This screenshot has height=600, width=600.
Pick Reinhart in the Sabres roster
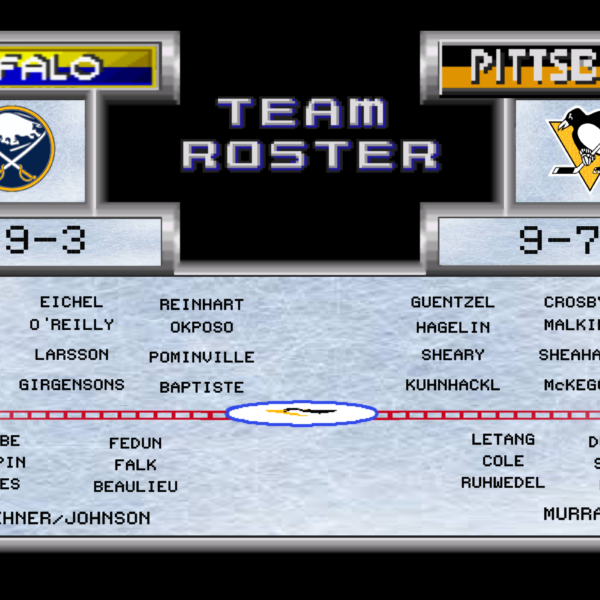(x=201, y=305)
